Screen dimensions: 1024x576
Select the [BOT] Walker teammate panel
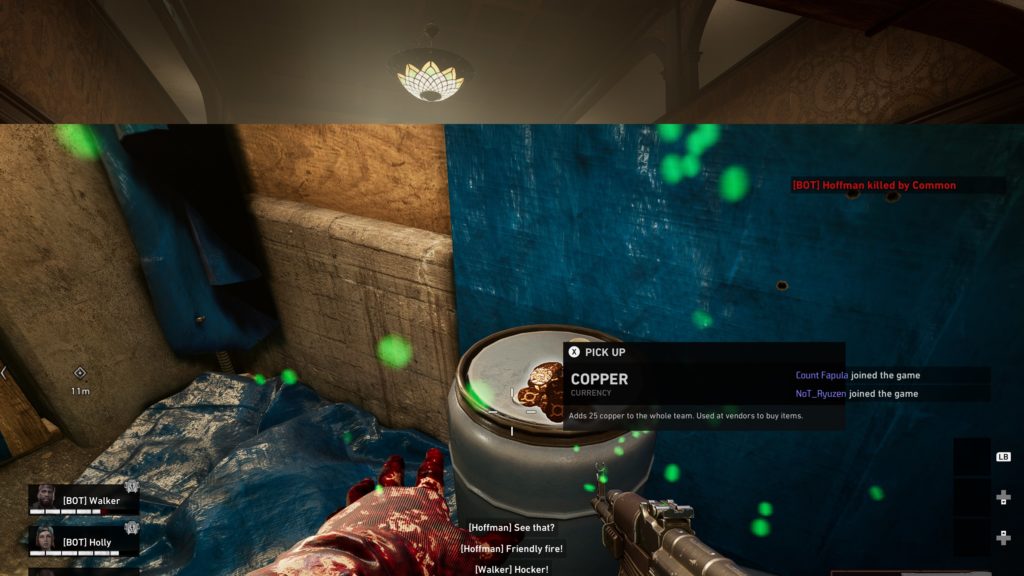[x=85, y=500]
